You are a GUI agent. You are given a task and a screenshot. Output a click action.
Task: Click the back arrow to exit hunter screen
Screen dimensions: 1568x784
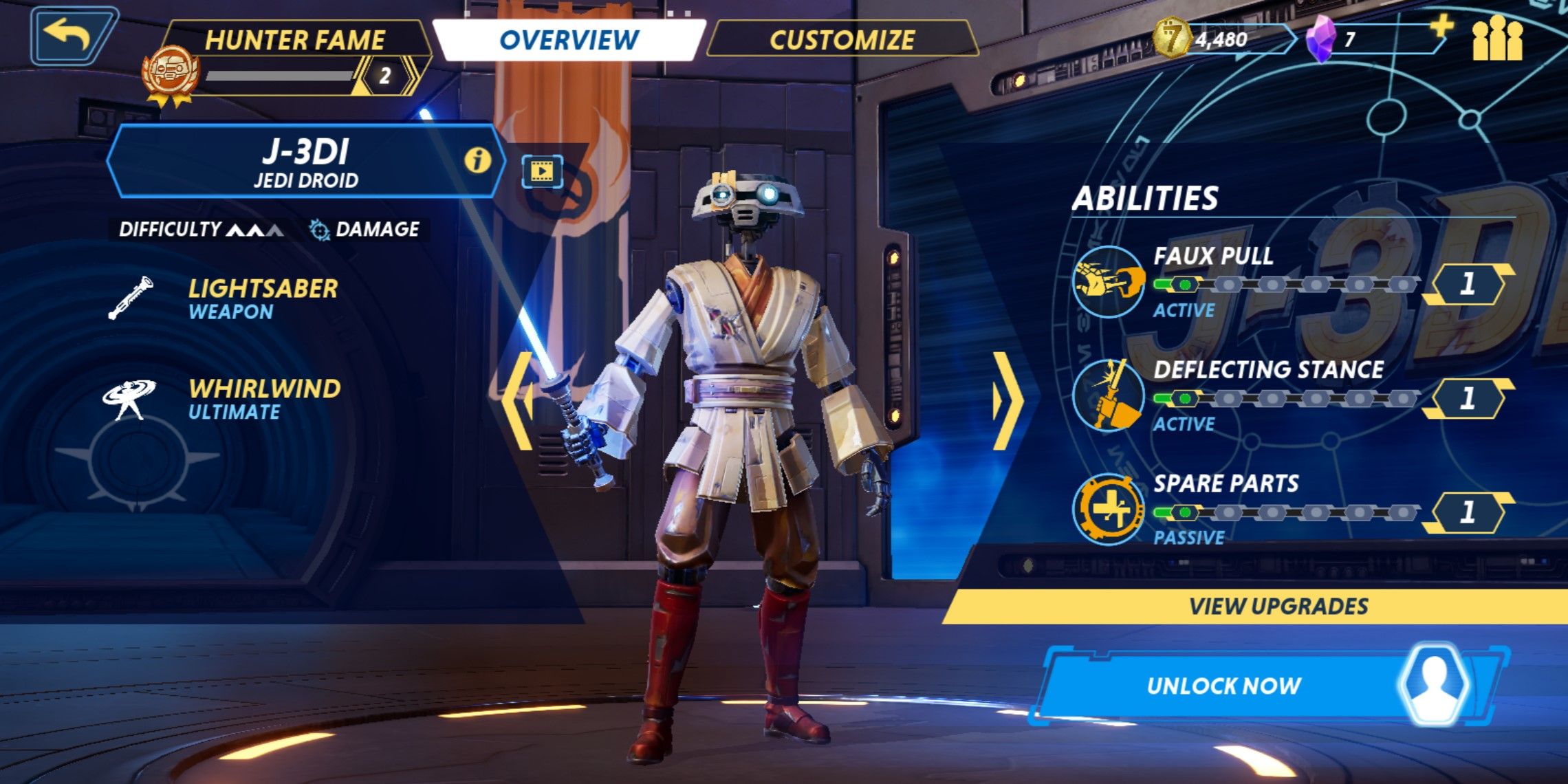[66, 34]
